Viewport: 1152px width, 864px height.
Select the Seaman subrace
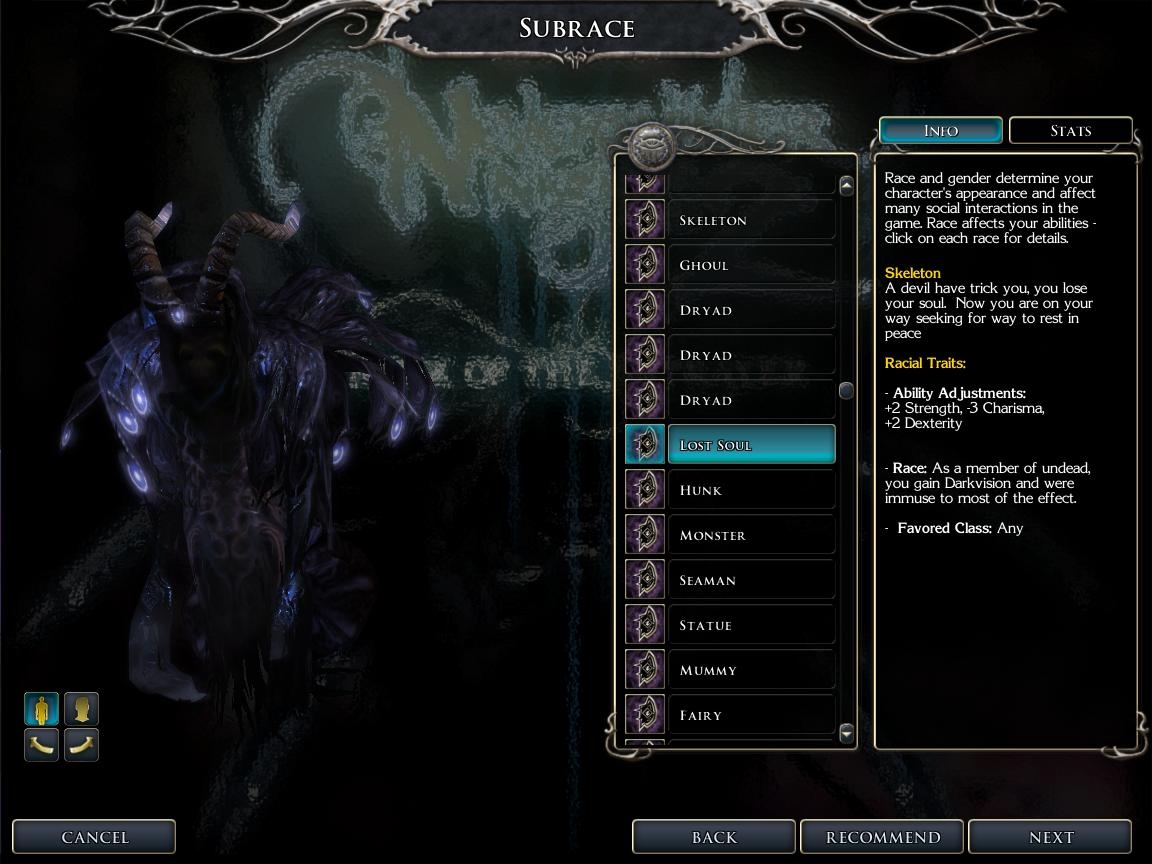(750, 580)
